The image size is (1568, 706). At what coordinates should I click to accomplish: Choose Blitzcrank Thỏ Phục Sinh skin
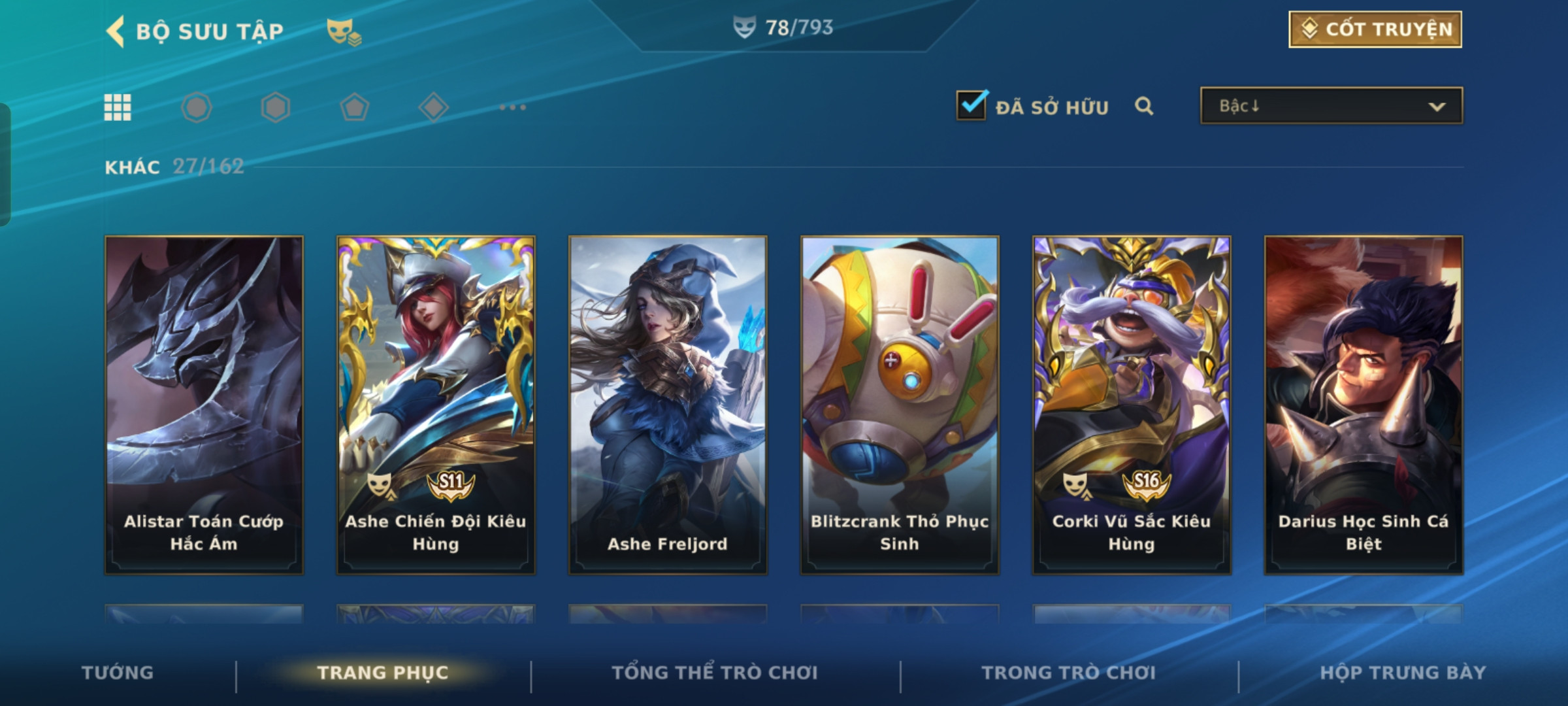tap(900, 405)
